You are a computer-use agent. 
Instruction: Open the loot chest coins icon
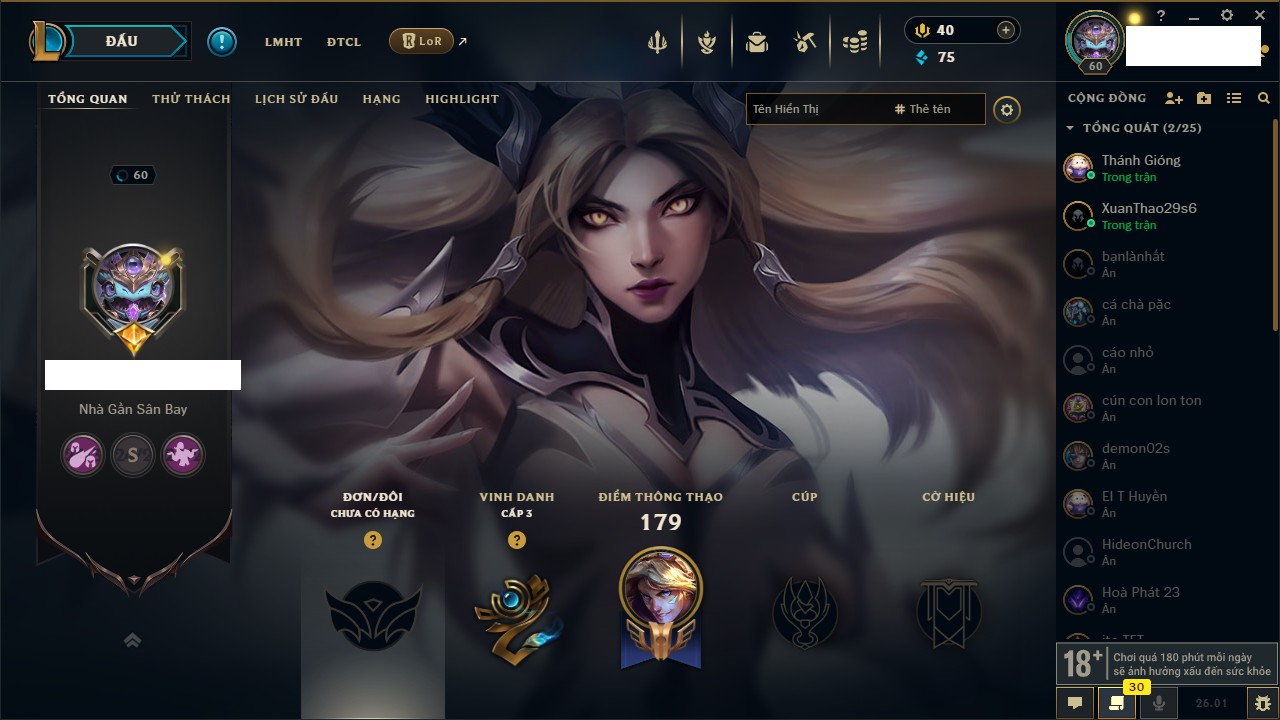coord(854,43)
